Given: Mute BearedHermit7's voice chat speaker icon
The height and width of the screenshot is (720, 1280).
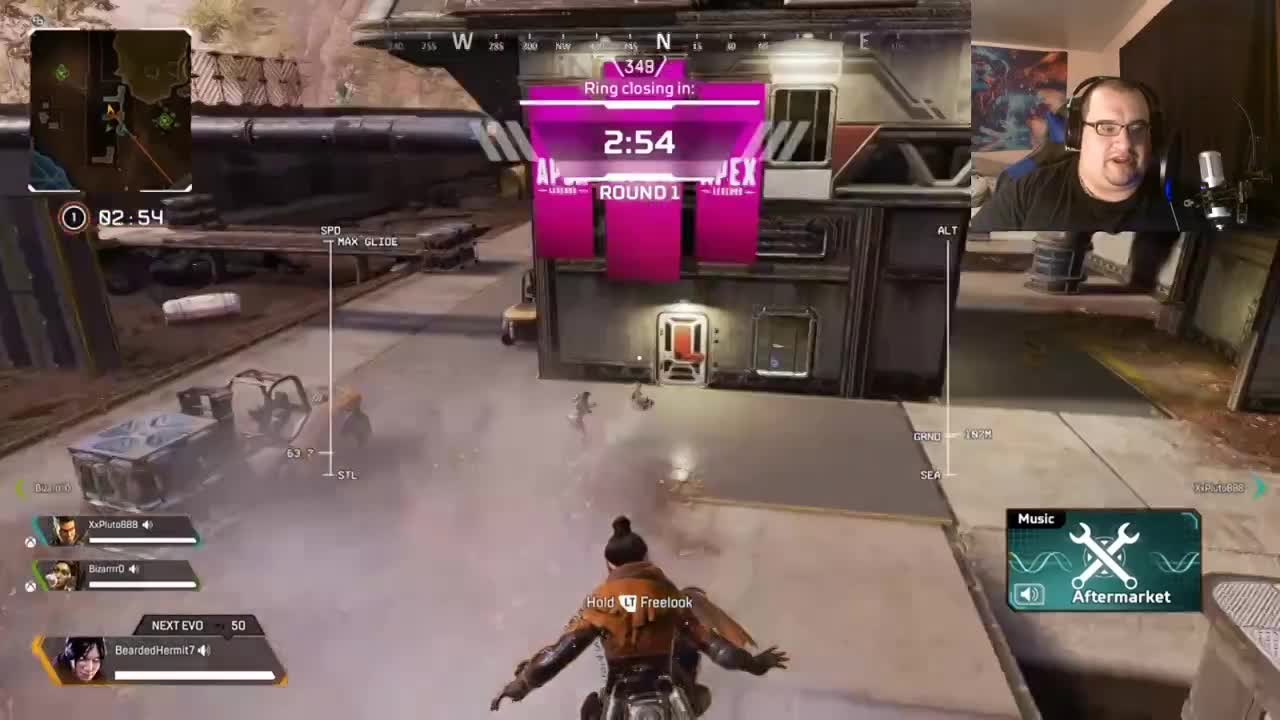Looking at the screenshot, I should 203,650.
